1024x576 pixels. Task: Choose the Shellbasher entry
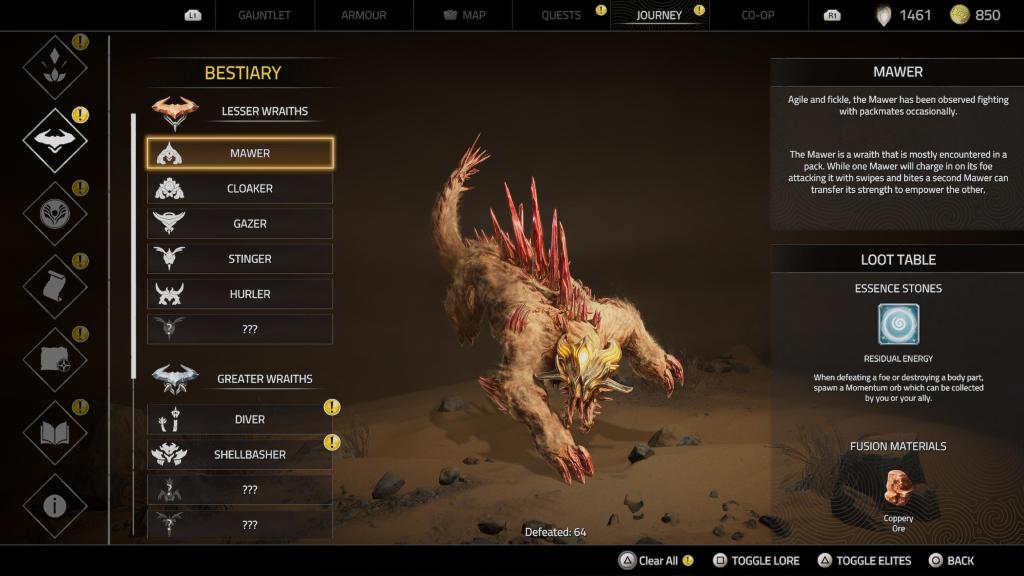point(240,454)
